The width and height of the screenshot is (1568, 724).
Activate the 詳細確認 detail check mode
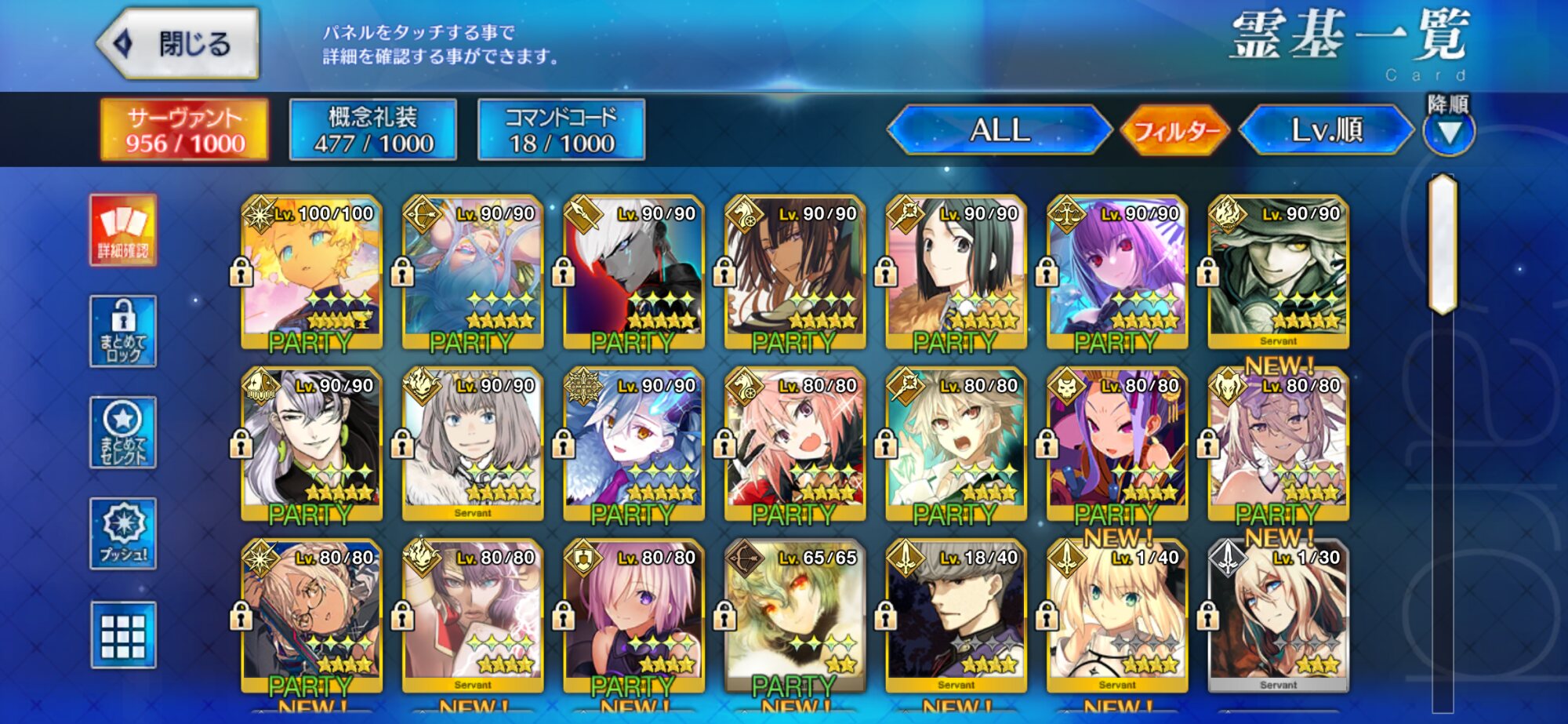[x=123, y=231]
